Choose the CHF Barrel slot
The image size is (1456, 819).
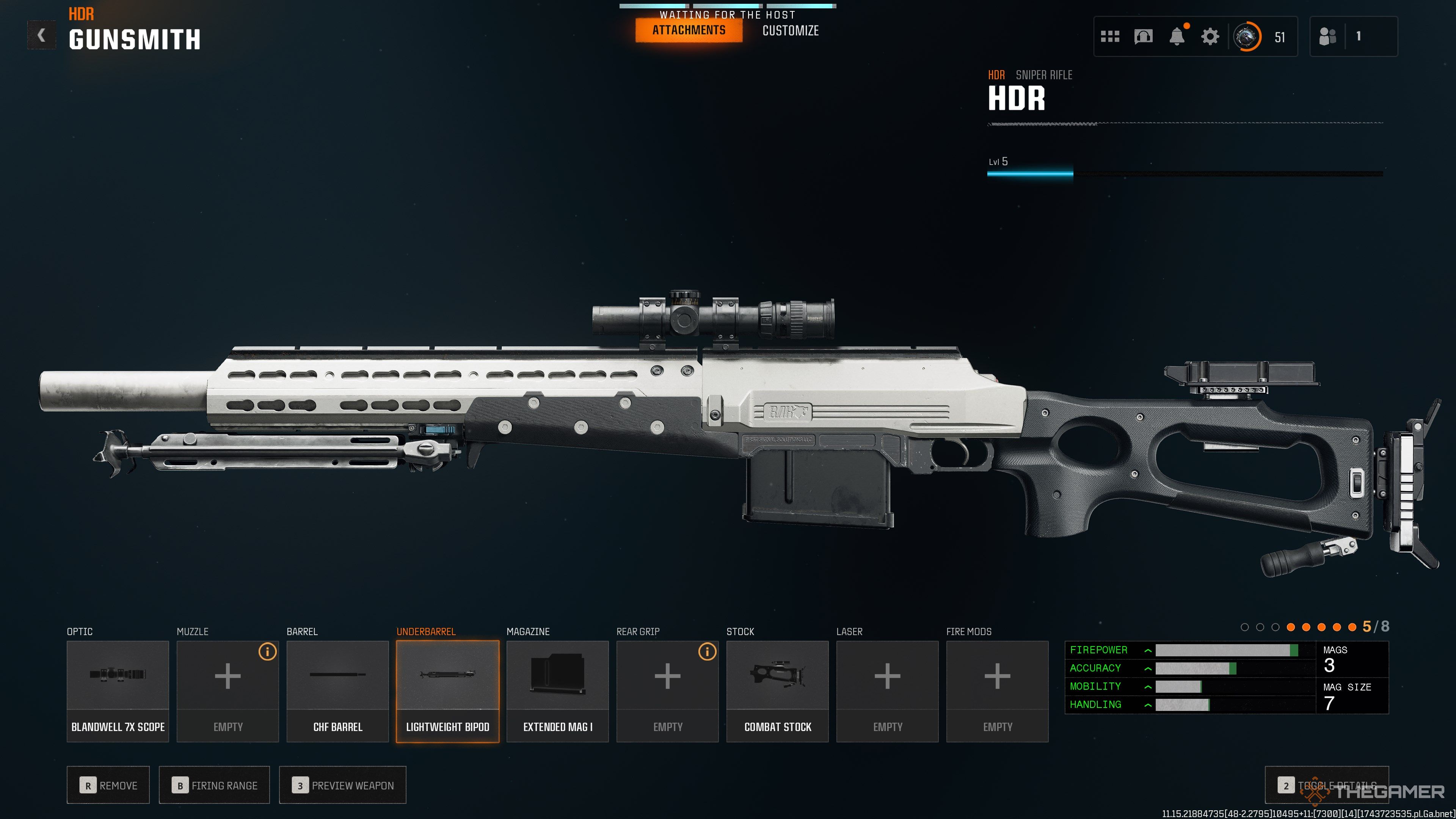click(337, 691)
